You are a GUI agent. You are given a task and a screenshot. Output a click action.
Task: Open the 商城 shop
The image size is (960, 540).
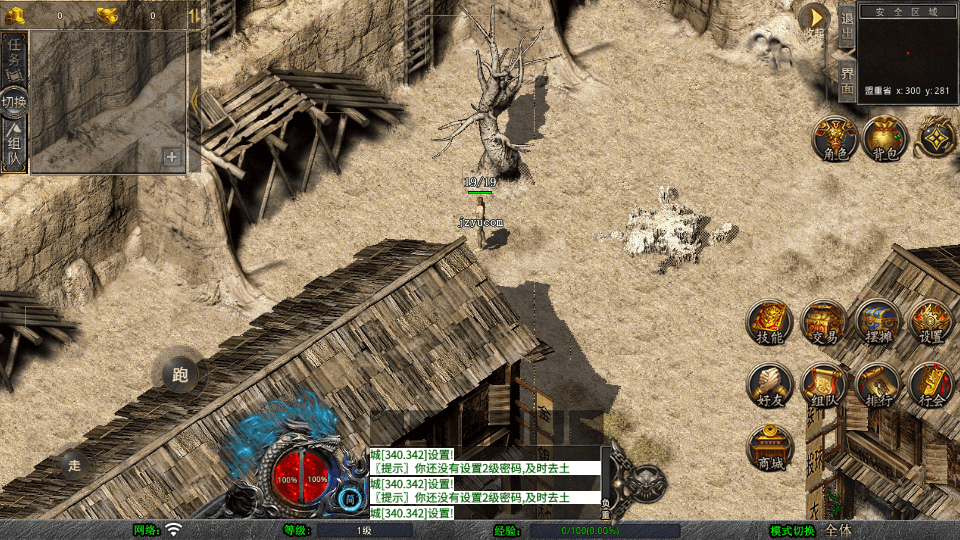tap(770, 447)
